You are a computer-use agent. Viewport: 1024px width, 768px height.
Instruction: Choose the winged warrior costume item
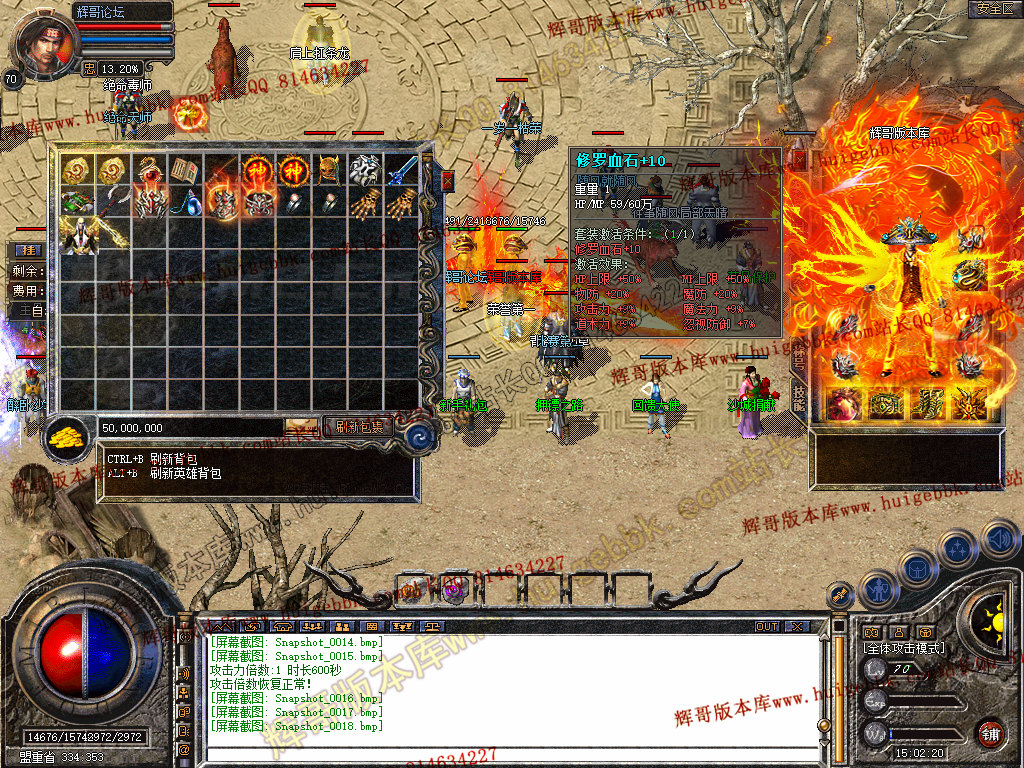tap(77, 236)
